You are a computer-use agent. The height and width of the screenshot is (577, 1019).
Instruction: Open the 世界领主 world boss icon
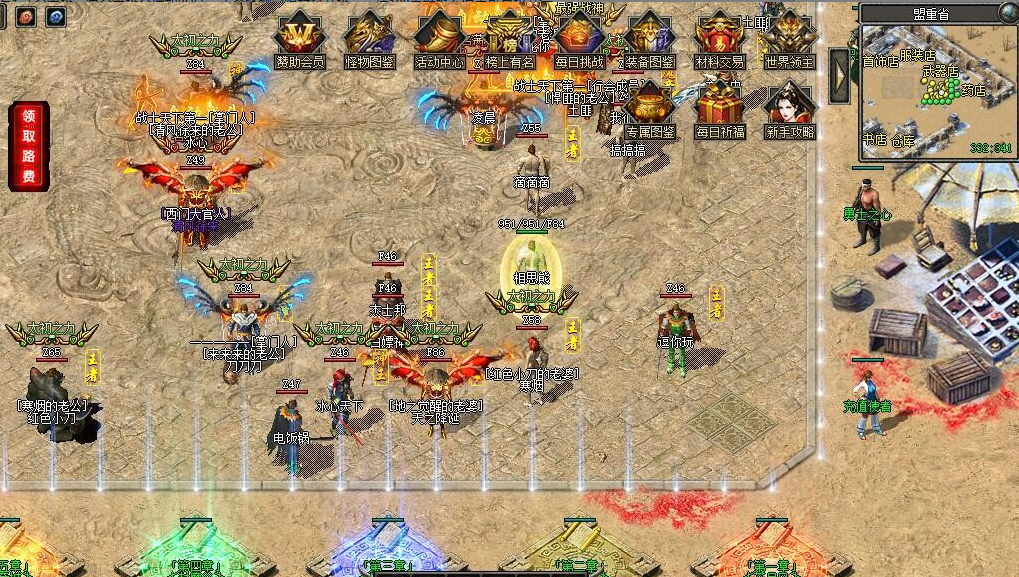(790, 38)
